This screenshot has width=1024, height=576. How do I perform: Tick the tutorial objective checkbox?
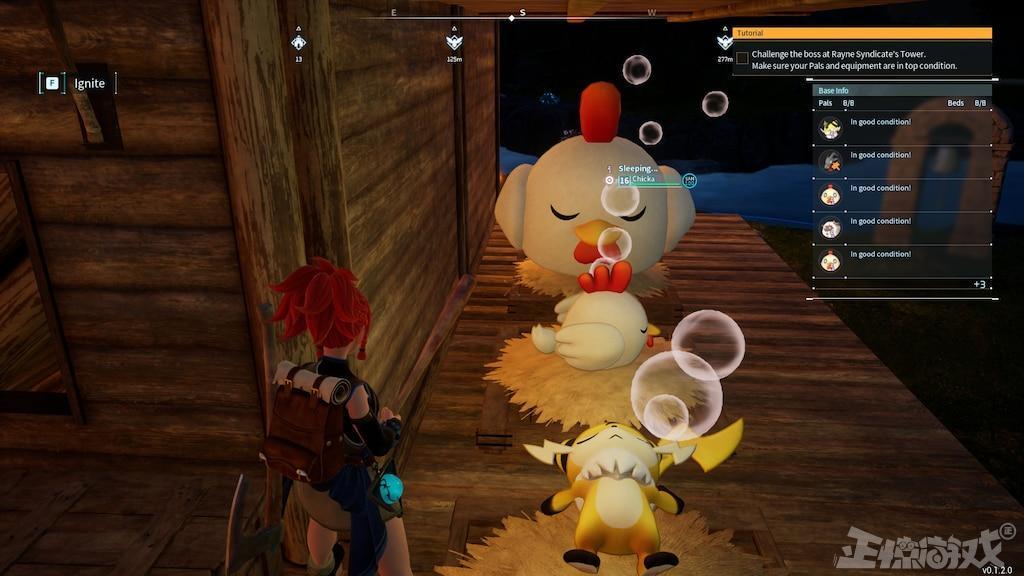(742, 58)
